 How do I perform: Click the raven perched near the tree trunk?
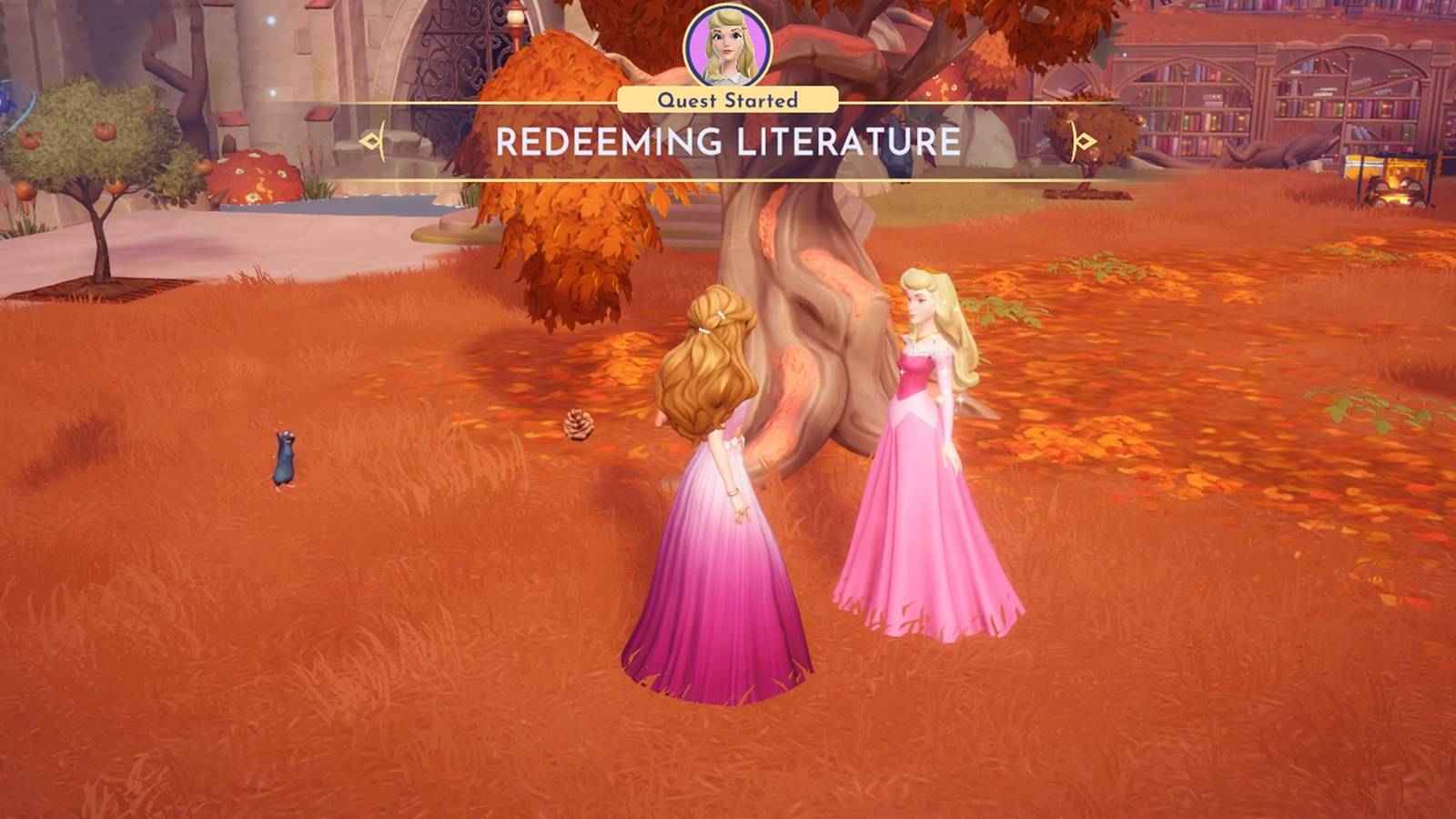(x=897, y=164)
